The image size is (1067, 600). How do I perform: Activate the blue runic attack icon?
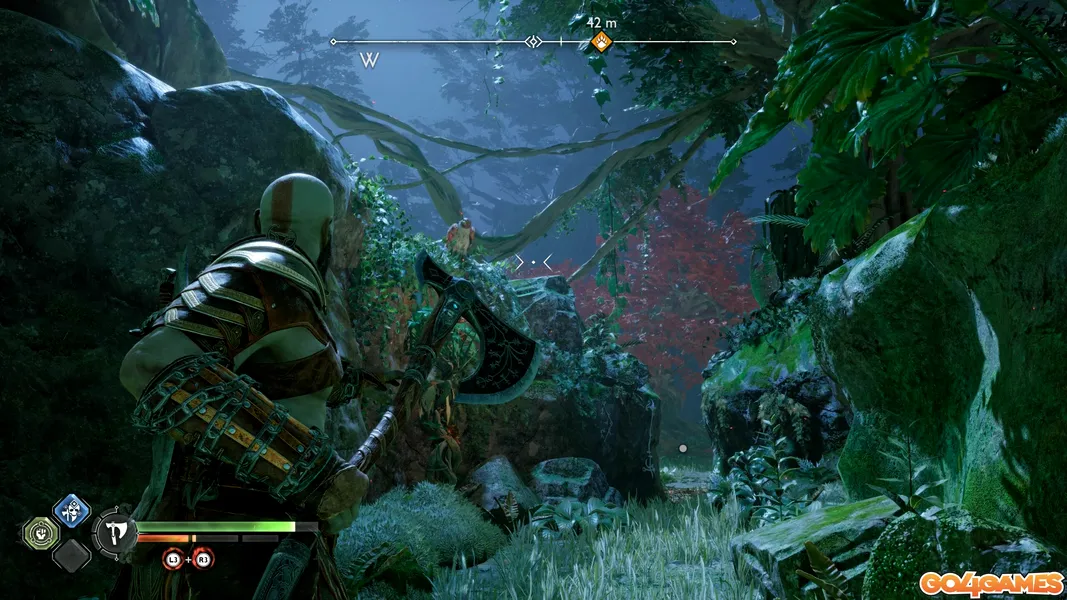[x=71, y=512]
